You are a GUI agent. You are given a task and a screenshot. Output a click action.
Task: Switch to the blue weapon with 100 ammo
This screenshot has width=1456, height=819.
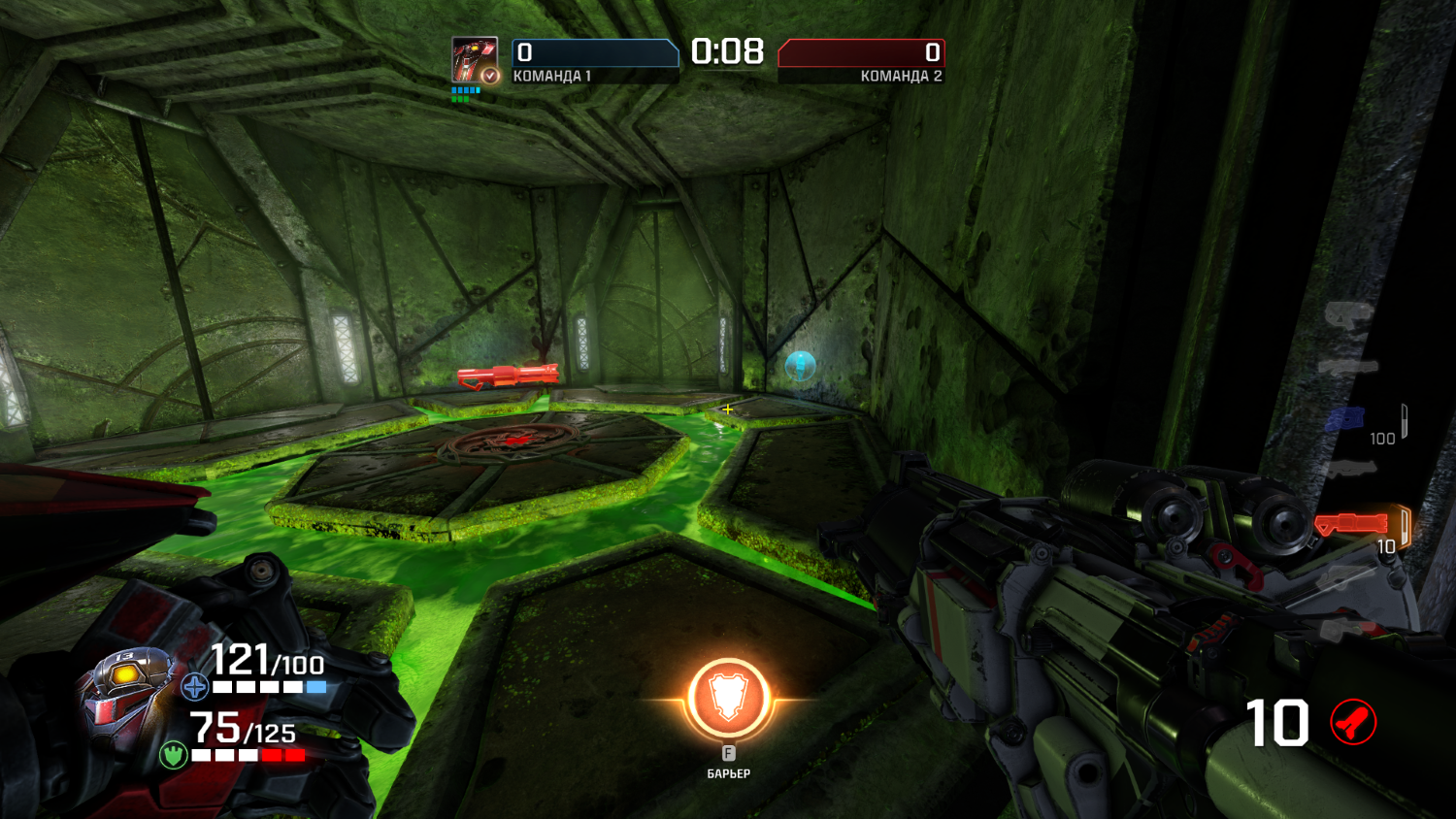pos(1344,419)
